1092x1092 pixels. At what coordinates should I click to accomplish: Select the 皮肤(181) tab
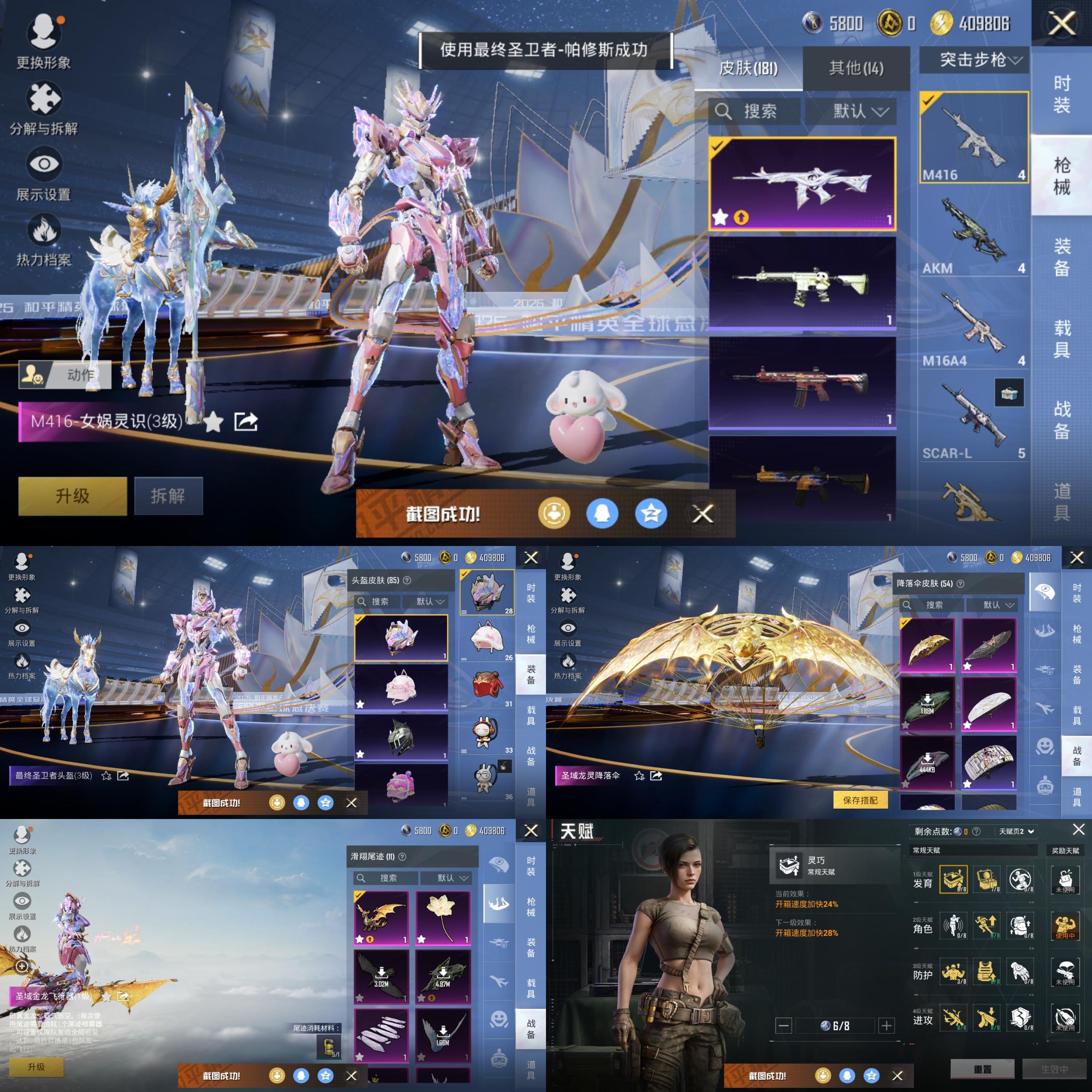tap(748, 68)
